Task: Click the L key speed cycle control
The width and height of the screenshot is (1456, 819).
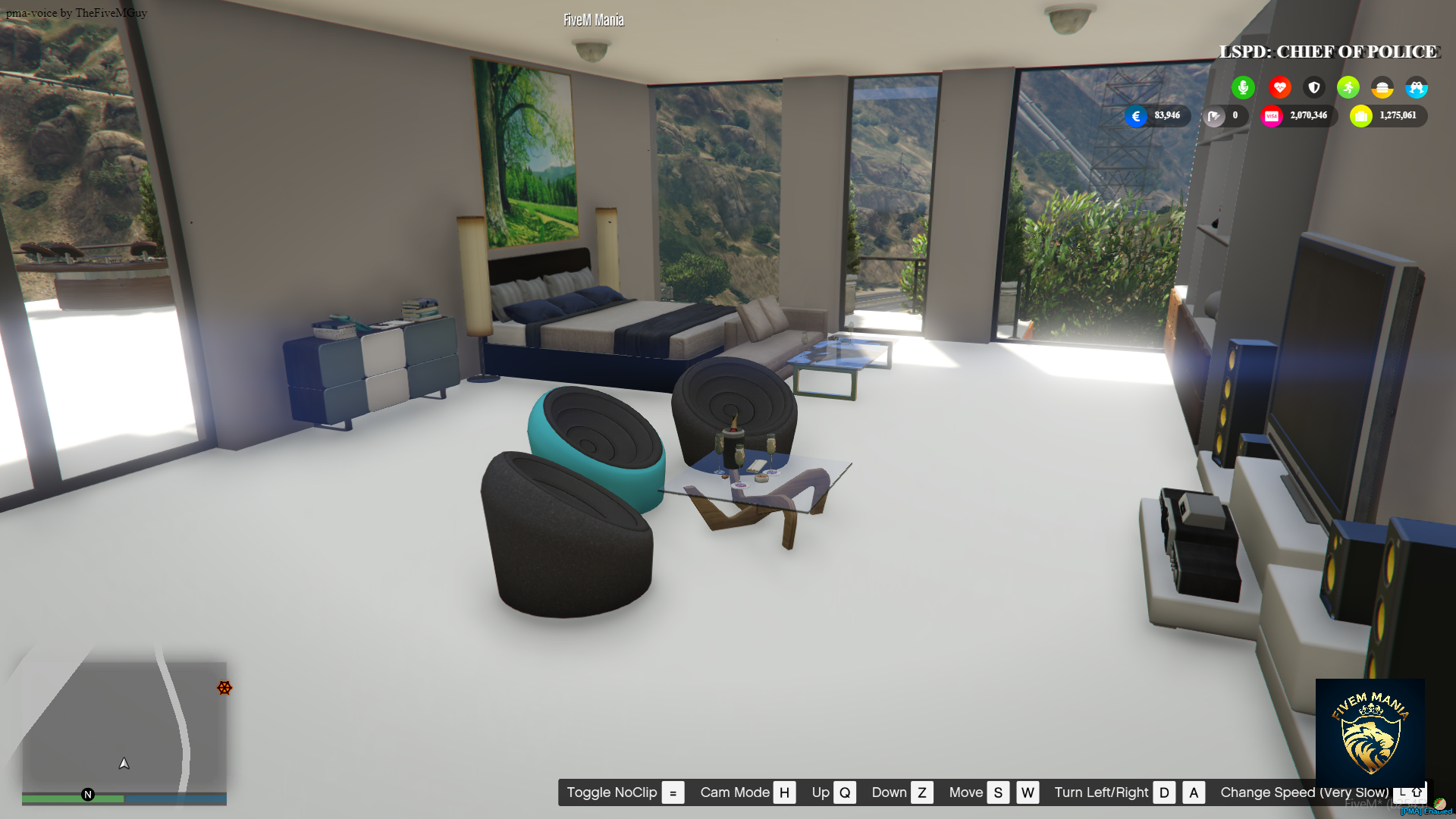Action: pyautogui.click(x=1402, y=793)
